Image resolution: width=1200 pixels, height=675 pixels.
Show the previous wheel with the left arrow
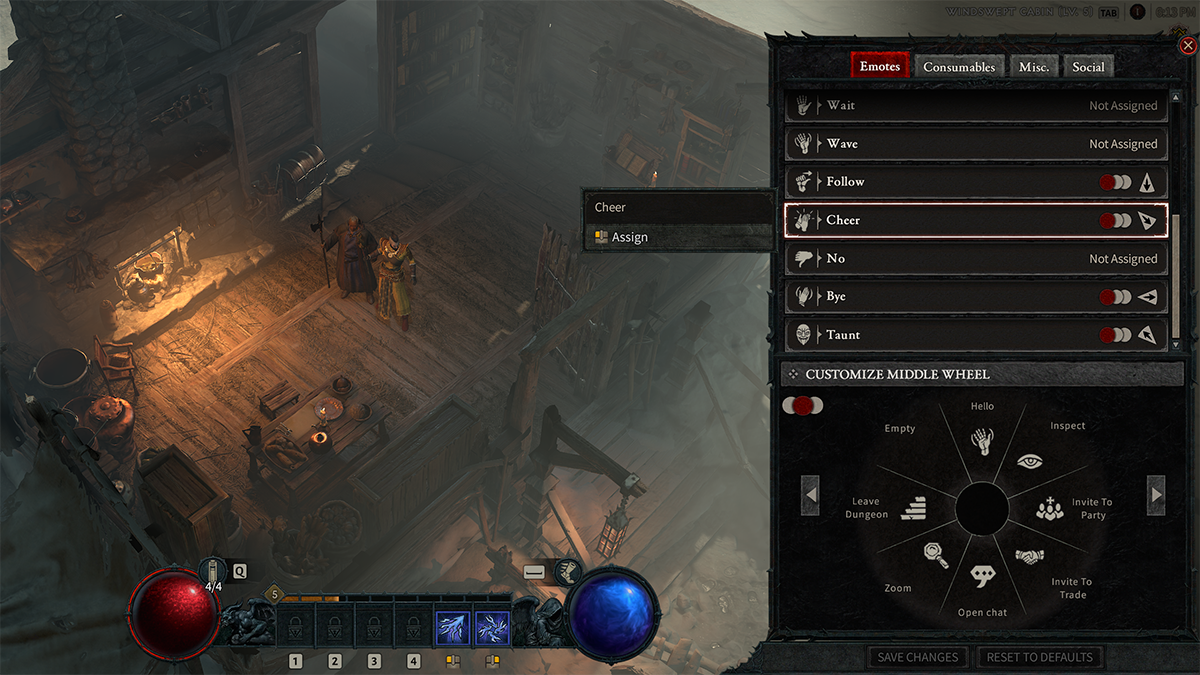point(811,494)
